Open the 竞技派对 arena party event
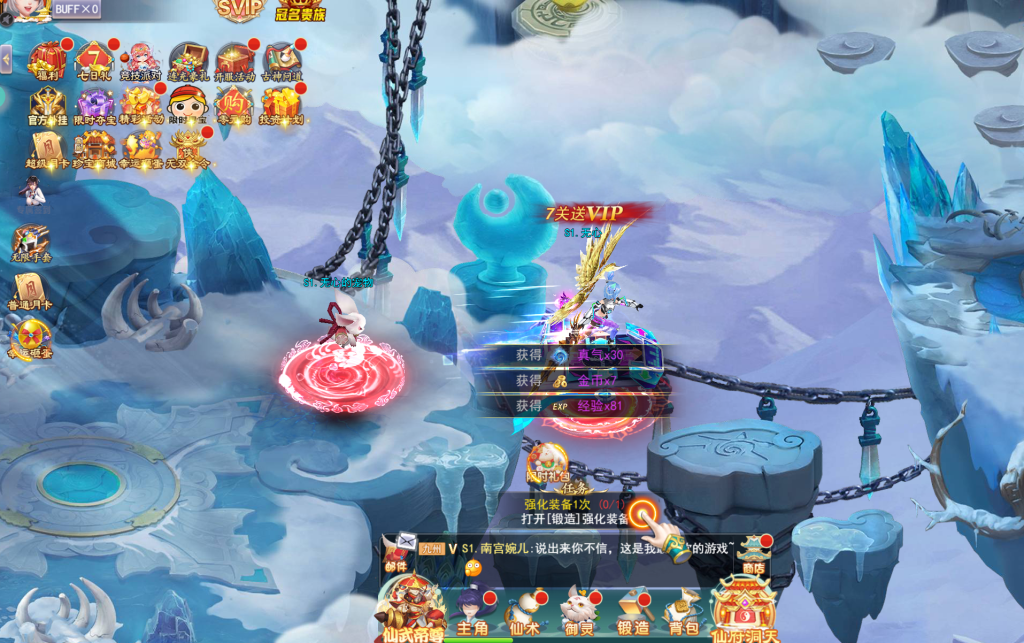Image resolution: width=1024 pixels, height=643 pixels. pyautogui.click(x=140, y=60)
